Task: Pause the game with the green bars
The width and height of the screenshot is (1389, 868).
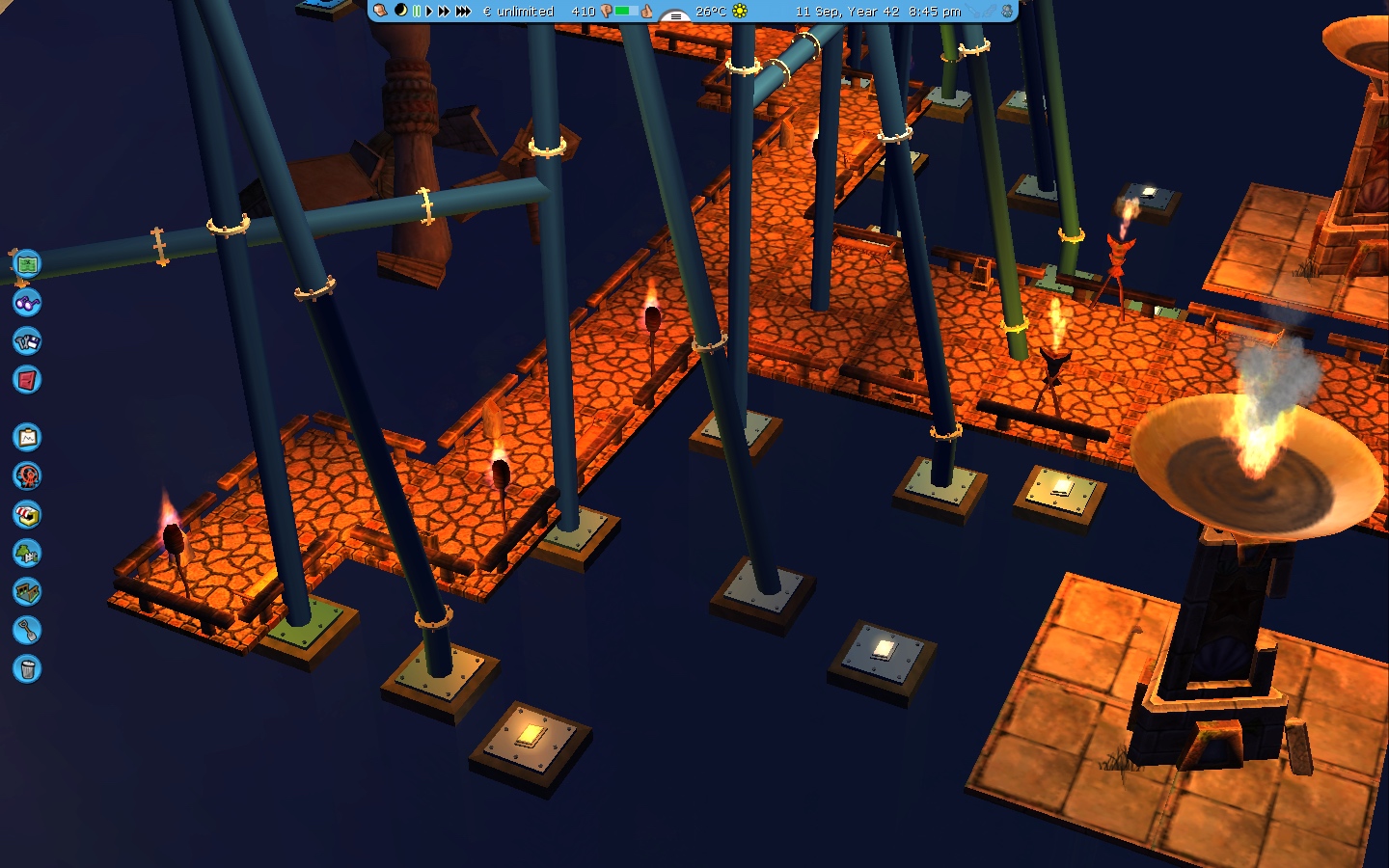Action: coord(417,11)
